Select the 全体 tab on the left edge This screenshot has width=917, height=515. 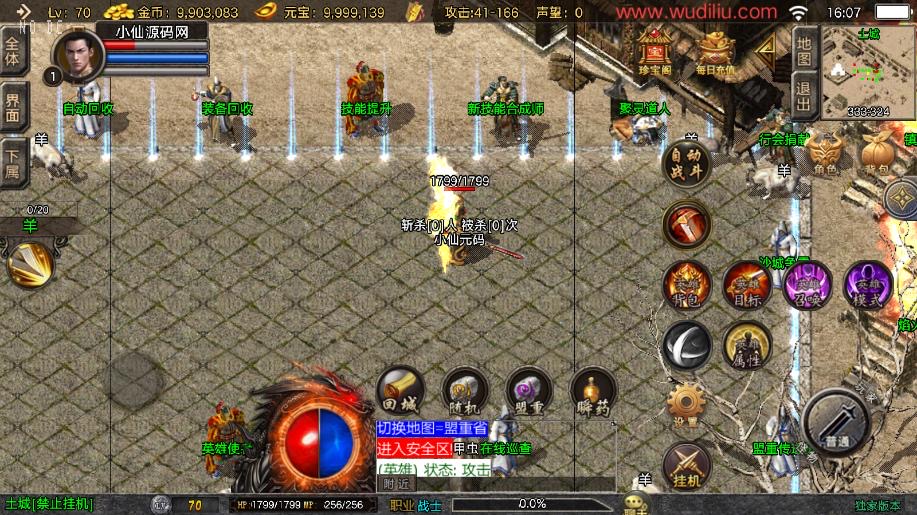(13, 51)
